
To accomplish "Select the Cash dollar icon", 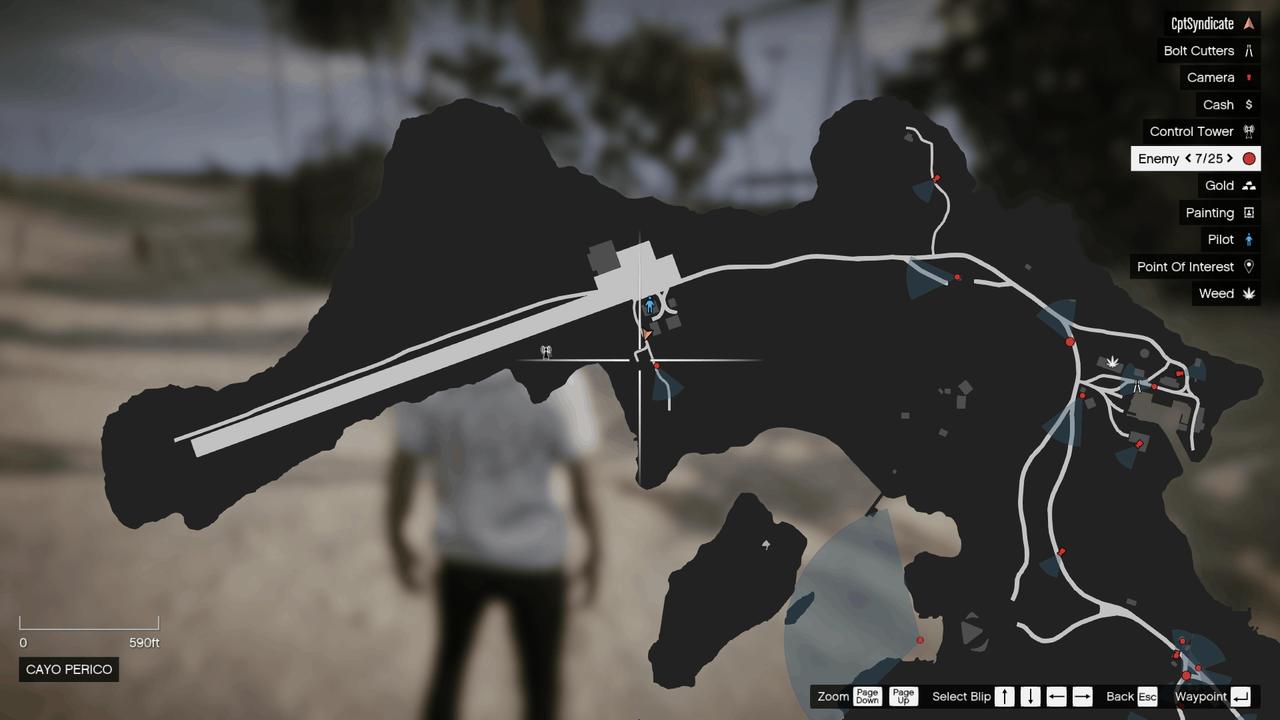I will (x=1247, y=104).
